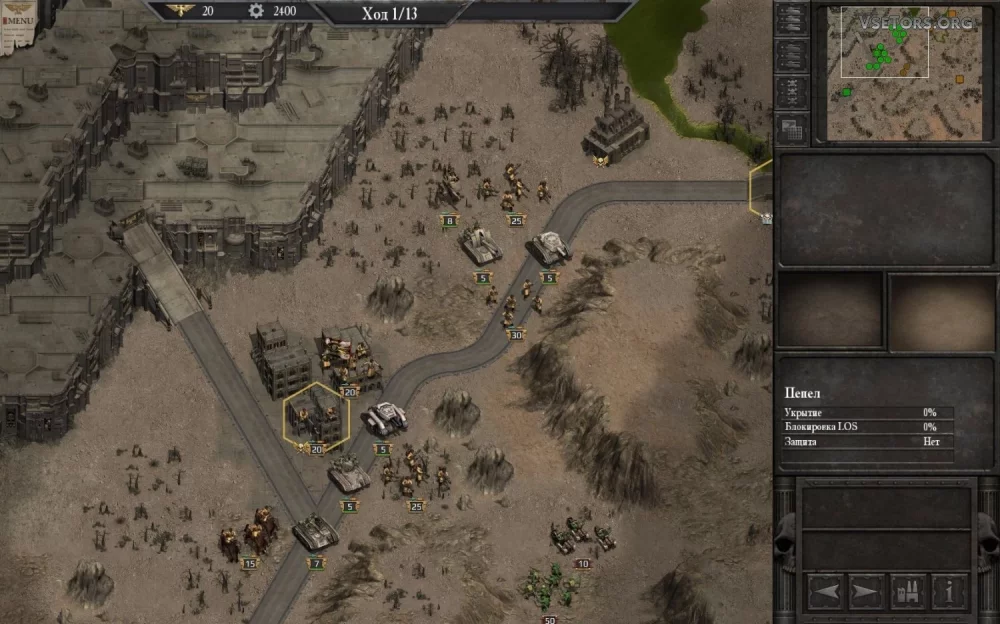Select the unit in the yellow hex
The height and width of the screenshot is (624, 1000).
[316, 415]
